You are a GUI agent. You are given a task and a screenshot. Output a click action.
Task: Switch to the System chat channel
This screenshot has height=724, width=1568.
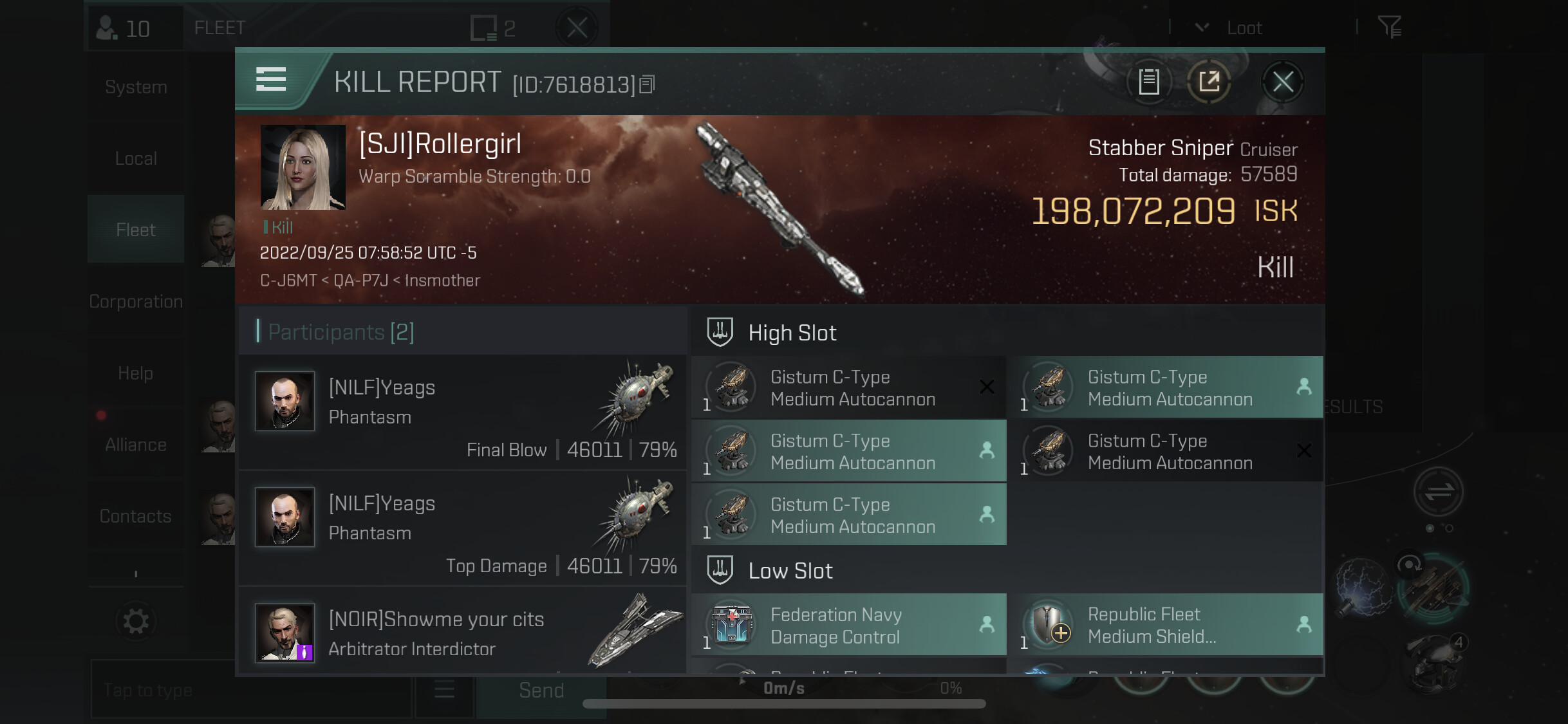point(136,87)
